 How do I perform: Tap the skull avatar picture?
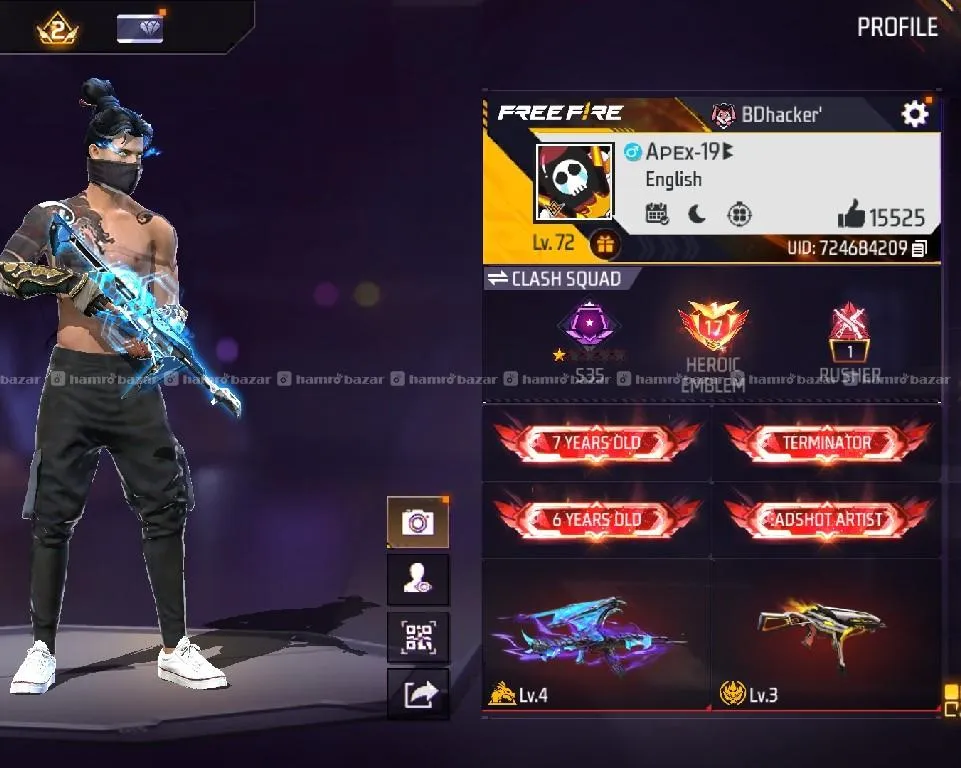574,182
